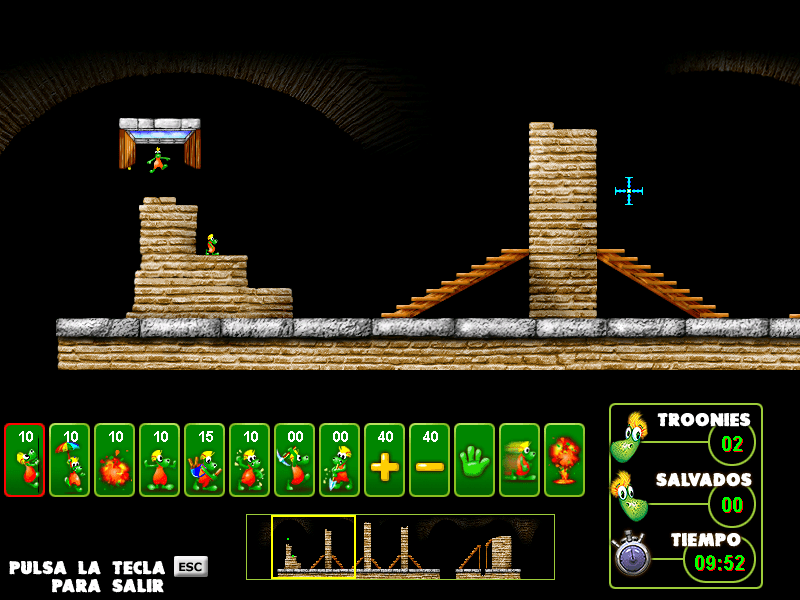800x600 pixels.
Task: Choose the umbrella floater skill
Action: pos(70,460)
